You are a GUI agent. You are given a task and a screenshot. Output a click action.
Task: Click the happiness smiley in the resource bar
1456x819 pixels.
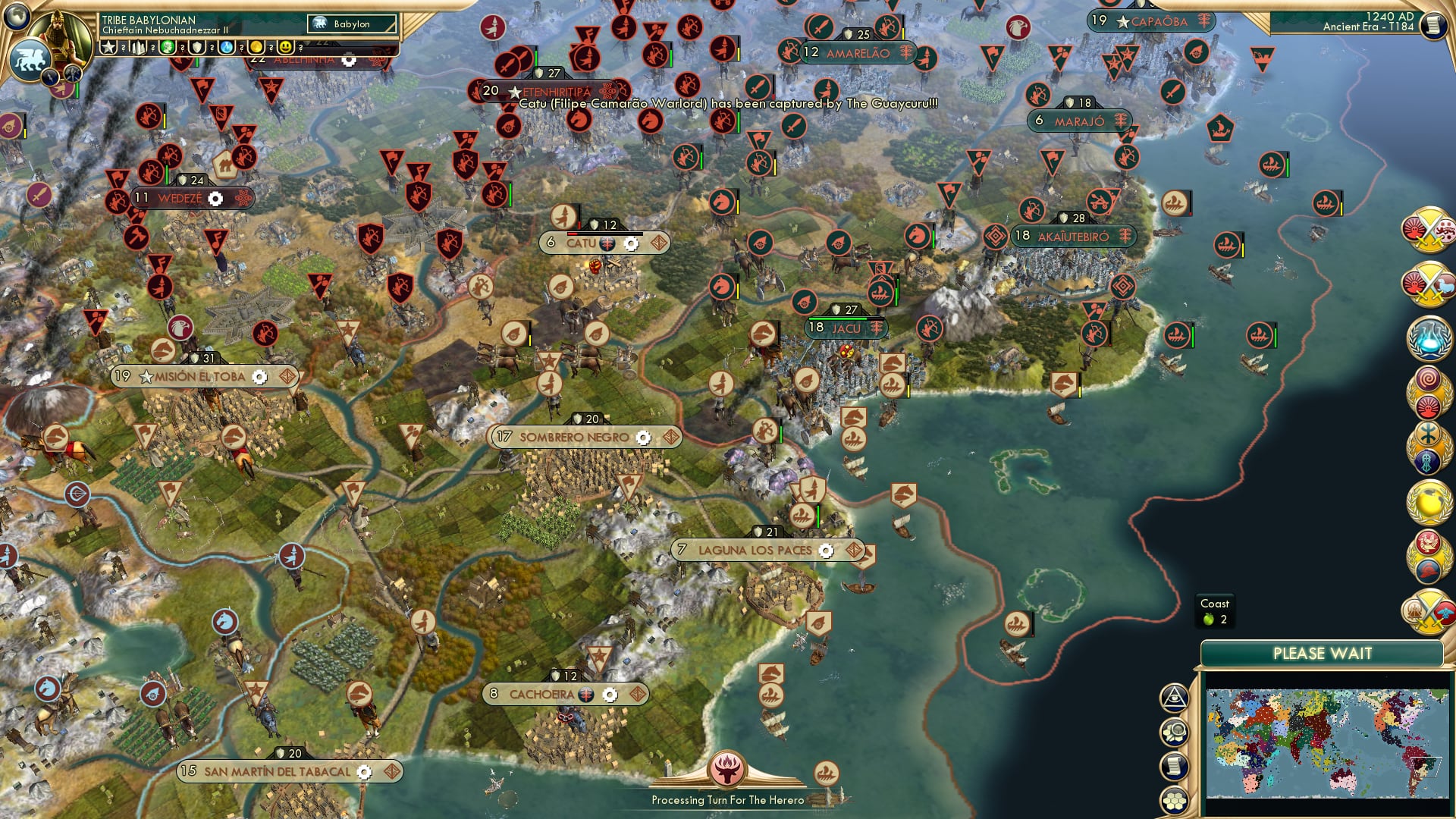click(x=285, y=47)
